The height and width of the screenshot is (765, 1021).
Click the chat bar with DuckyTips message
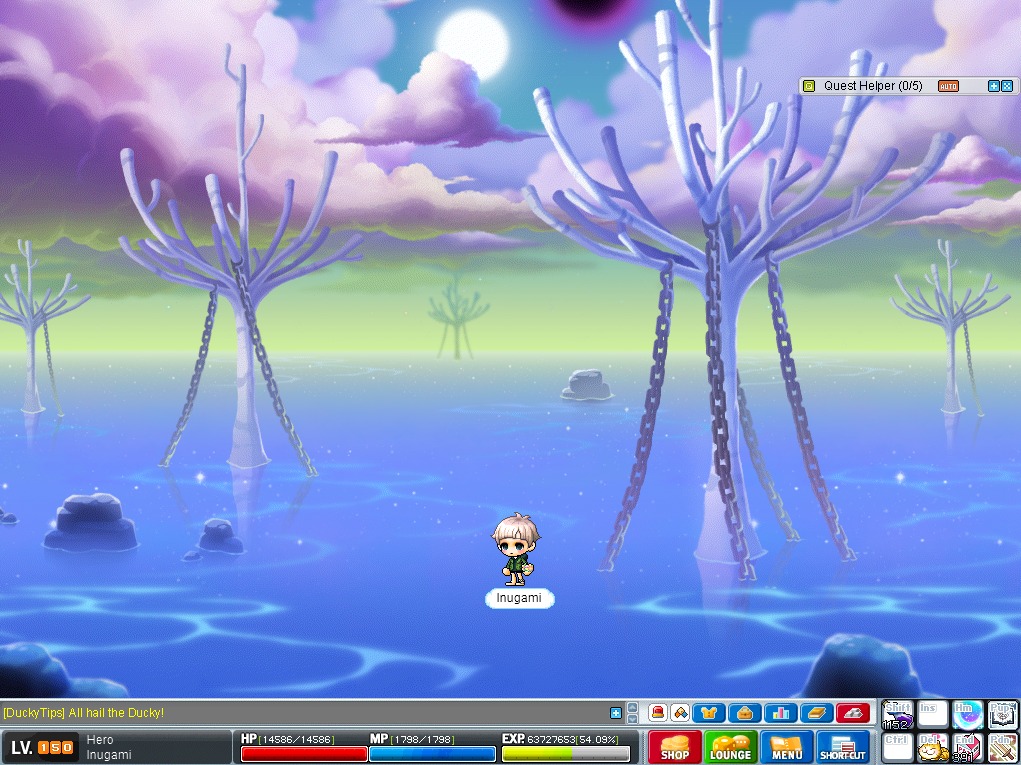tap(300, 713)
